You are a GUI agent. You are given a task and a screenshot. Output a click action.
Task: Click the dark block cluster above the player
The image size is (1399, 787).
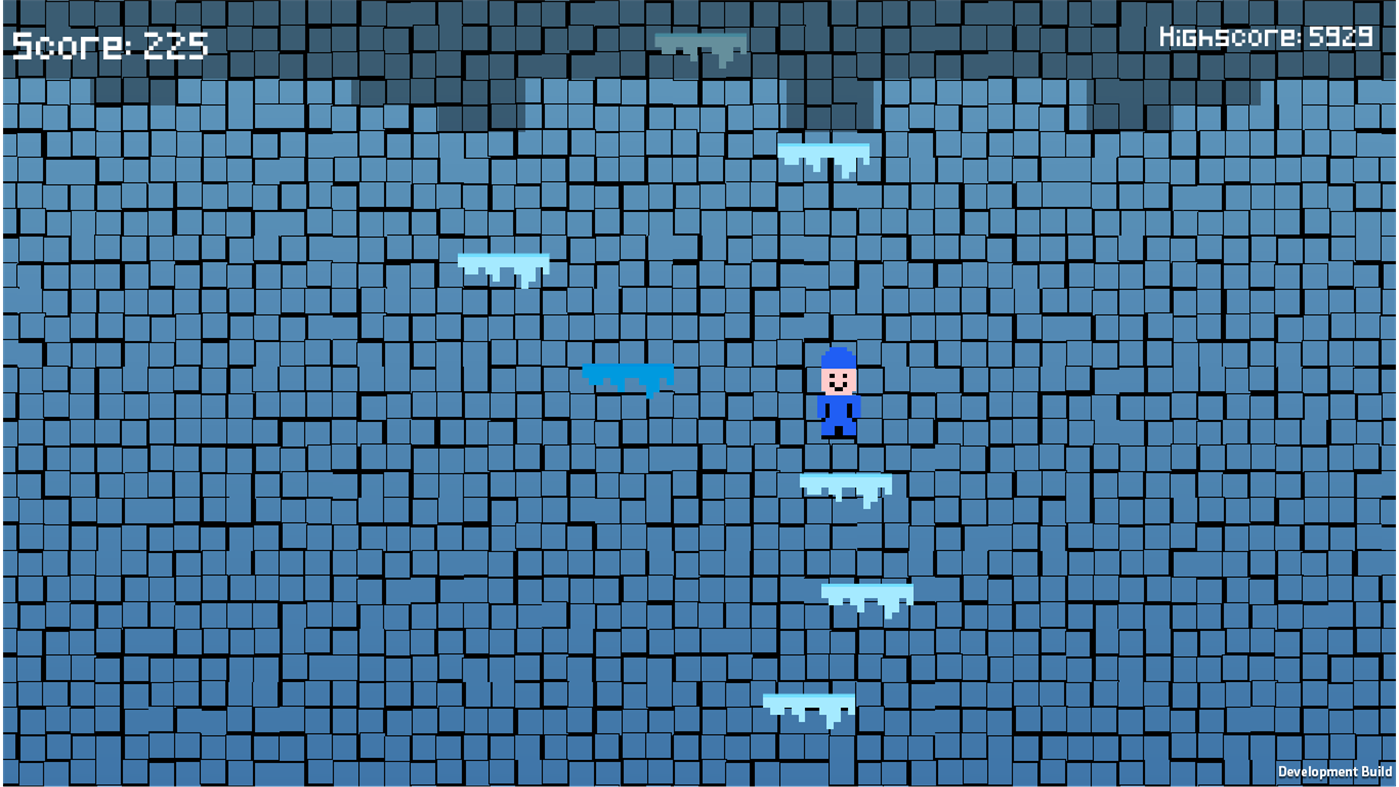pos(830,100)
